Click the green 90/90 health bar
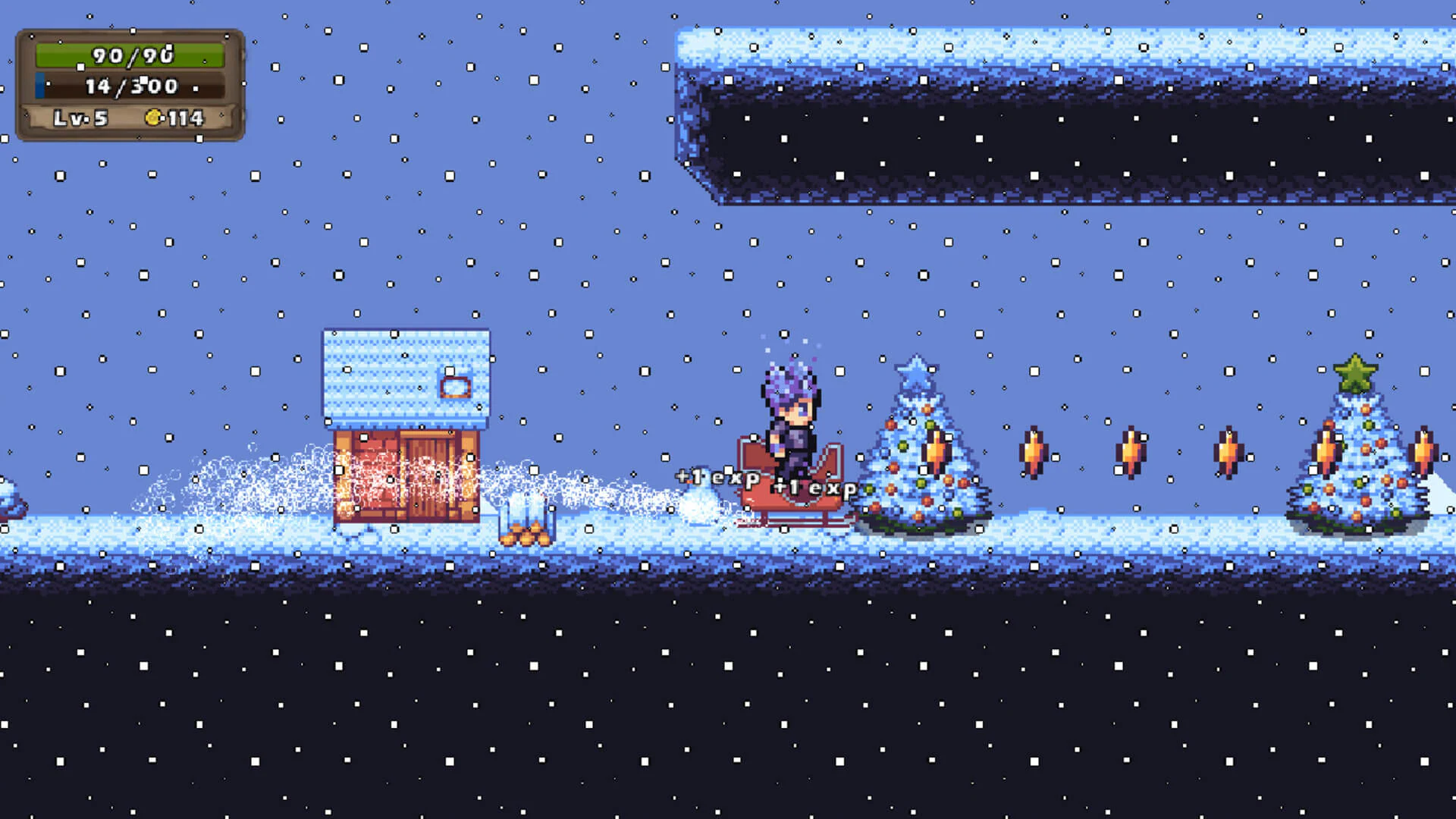 click(129, 55)
